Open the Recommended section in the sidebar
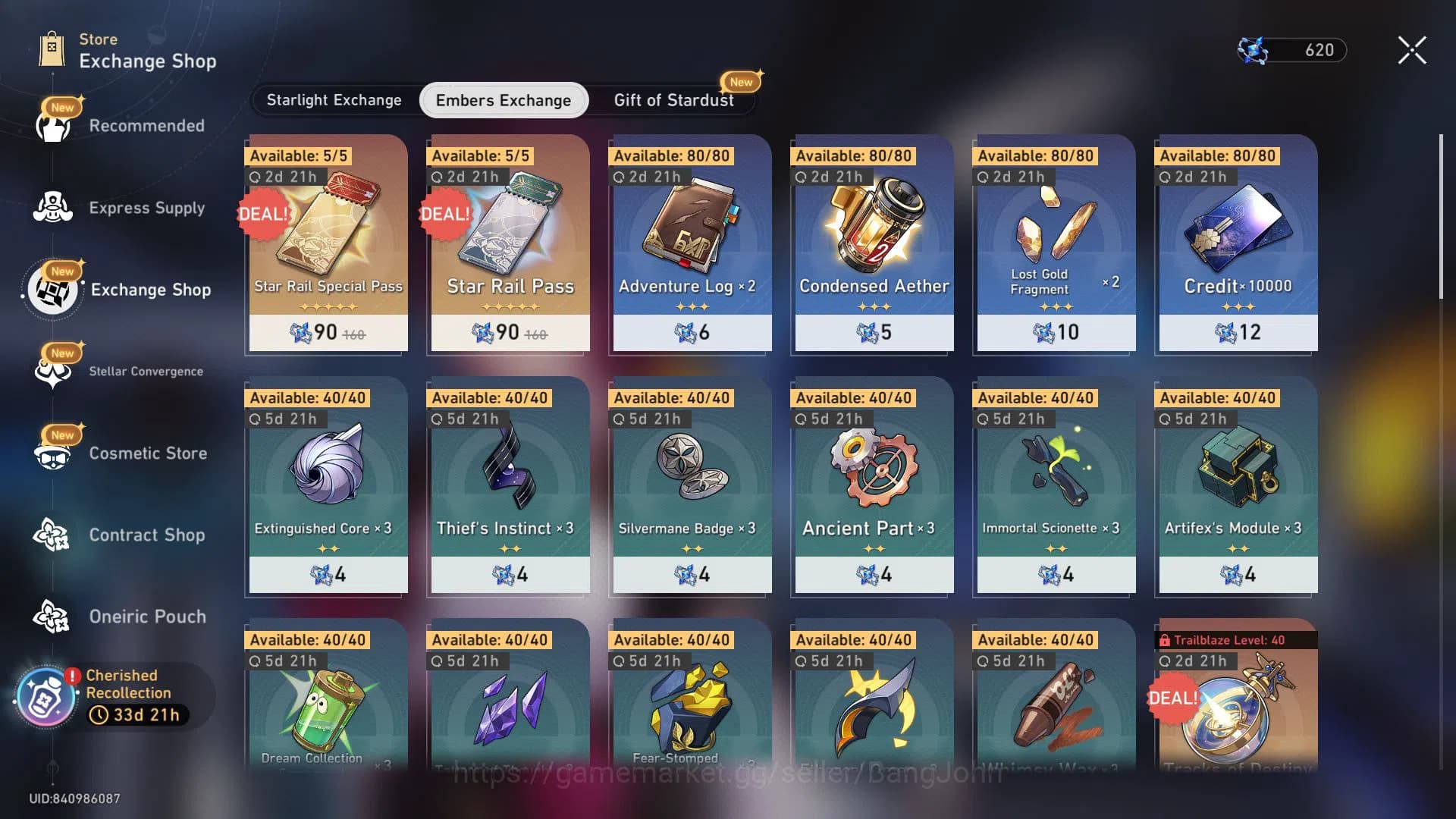Screen dimensions: 1456x819 (52, 125)
